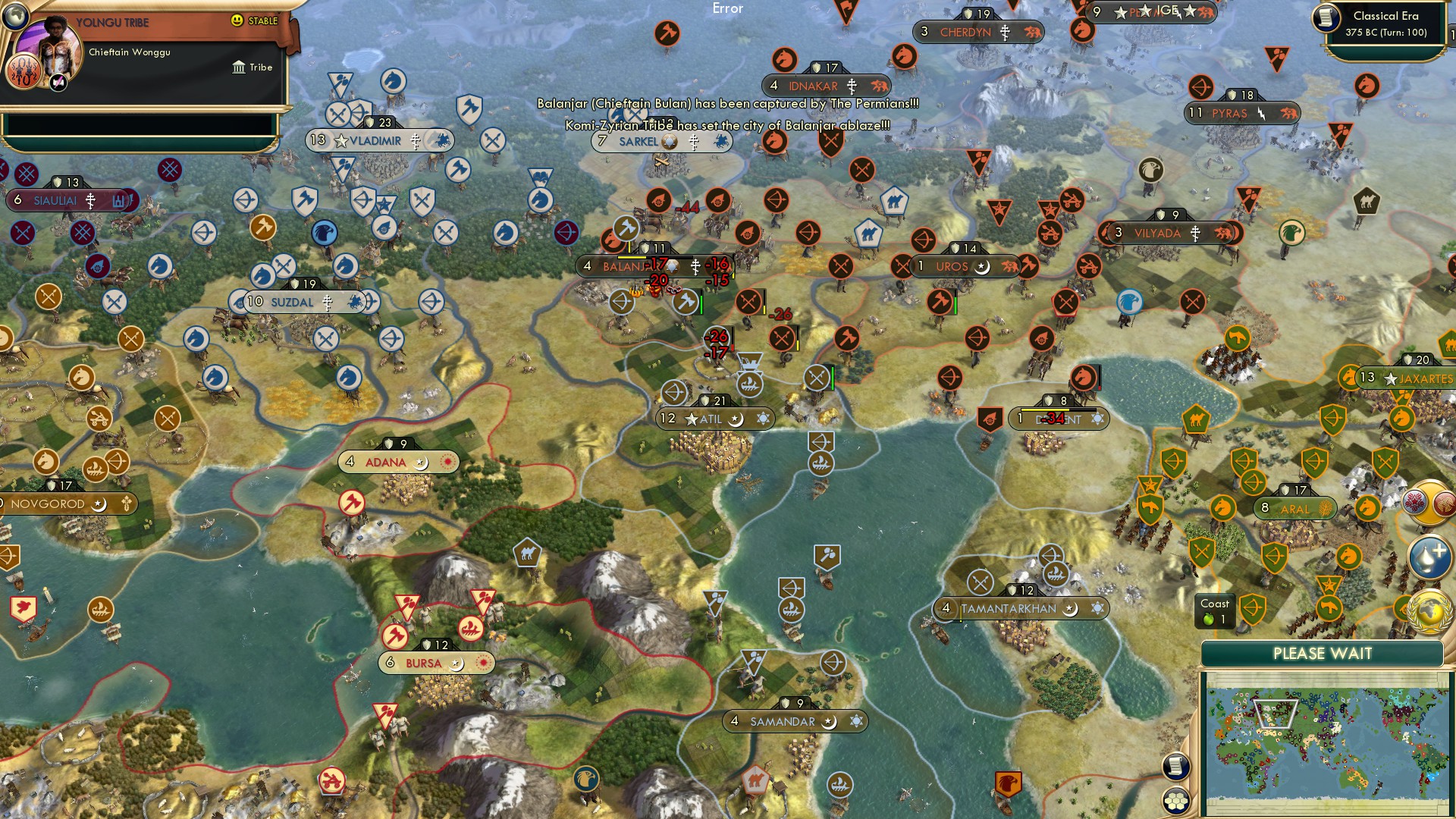The height and width of the screenshot is (819, 1456).
Task: Toggle the faith symbol on Vladimir's banner
Action: tap(414, 140)
